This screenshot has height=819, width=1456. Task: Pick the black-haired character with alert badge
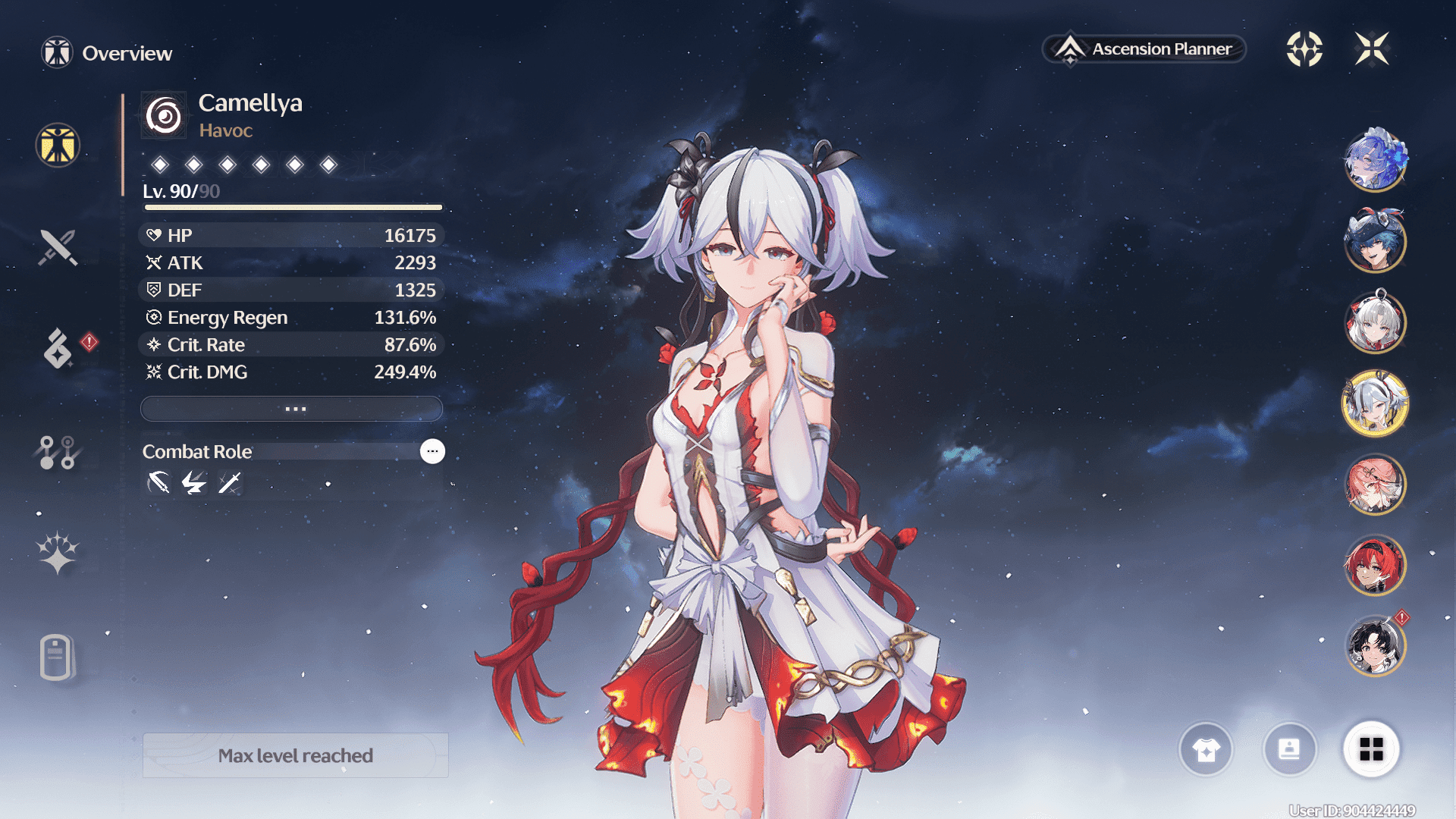(1375, 647)
